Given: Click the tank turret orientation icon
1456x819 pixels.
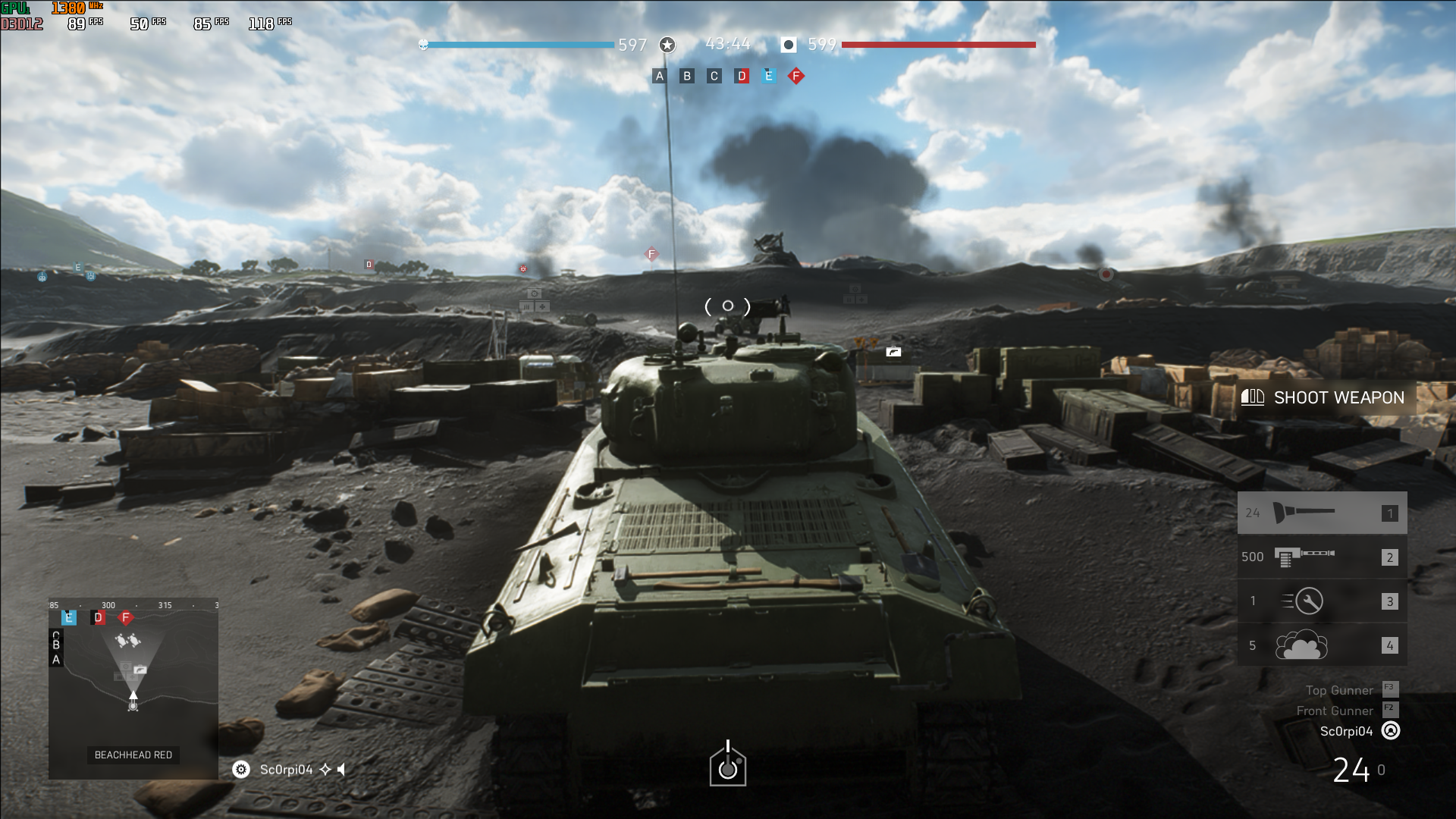Looking at the screenshot, I should [728, 764].
